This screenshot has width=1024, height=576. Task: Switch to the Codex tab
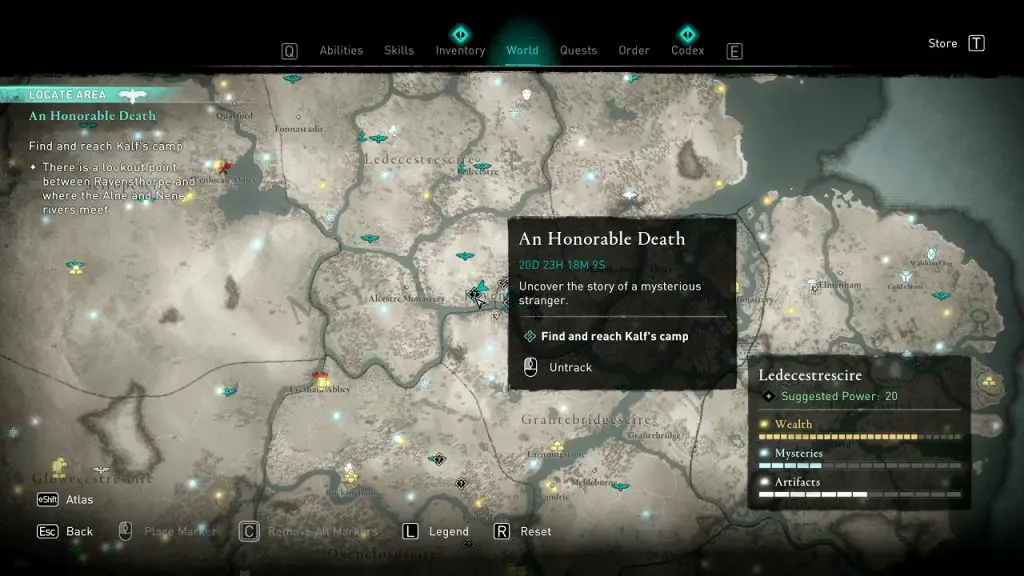point(687,51)
